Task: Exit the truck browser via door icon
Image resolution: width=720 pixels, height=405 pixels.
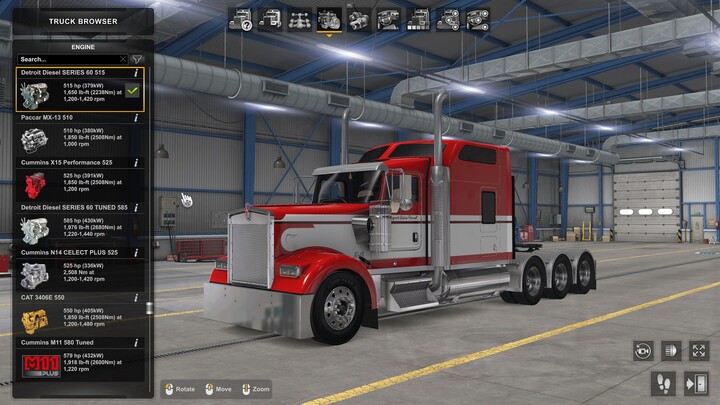Action: [x=695, y=383]
